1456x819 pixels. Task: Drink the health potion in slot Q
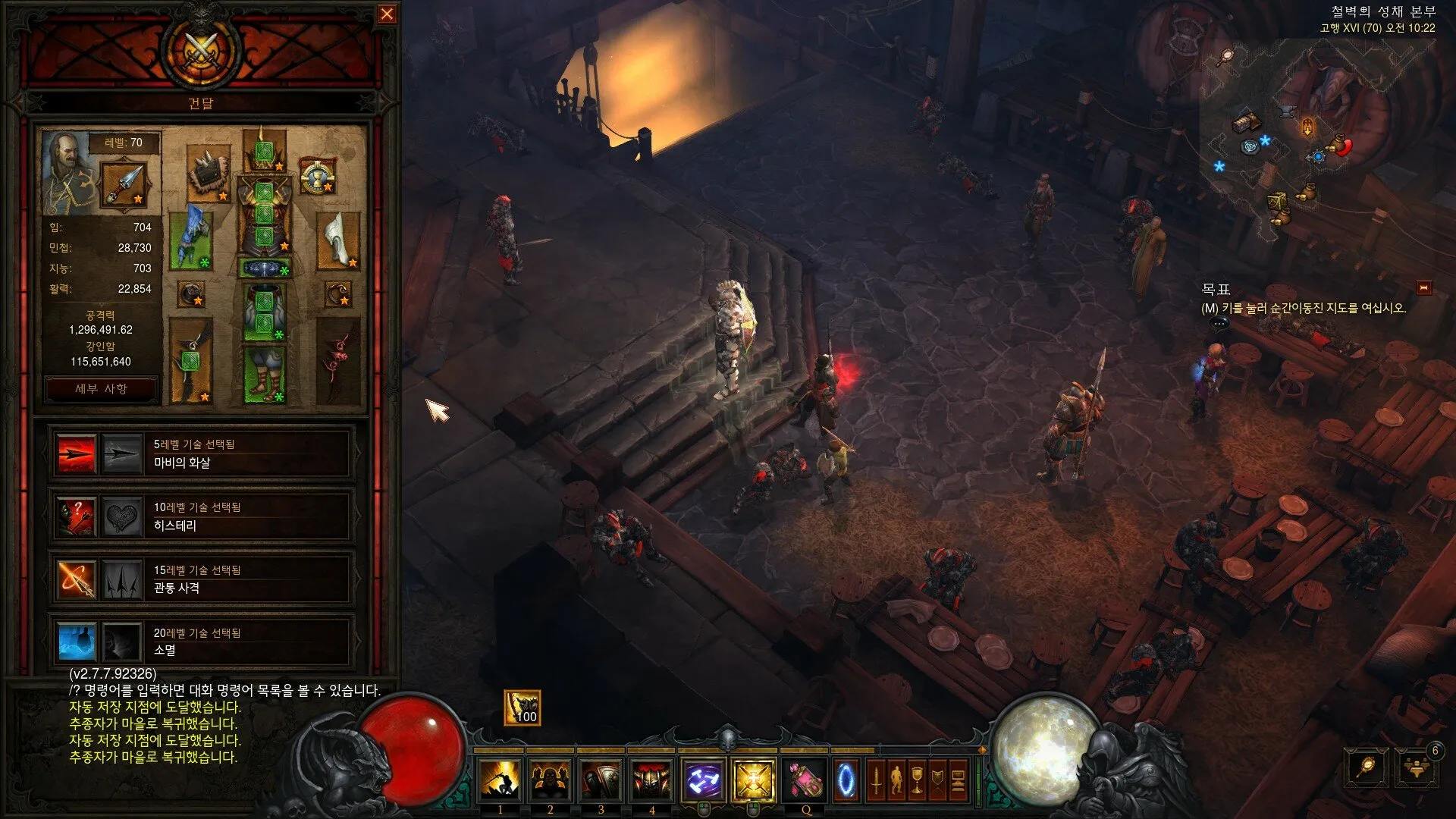(x=805, y=780)
